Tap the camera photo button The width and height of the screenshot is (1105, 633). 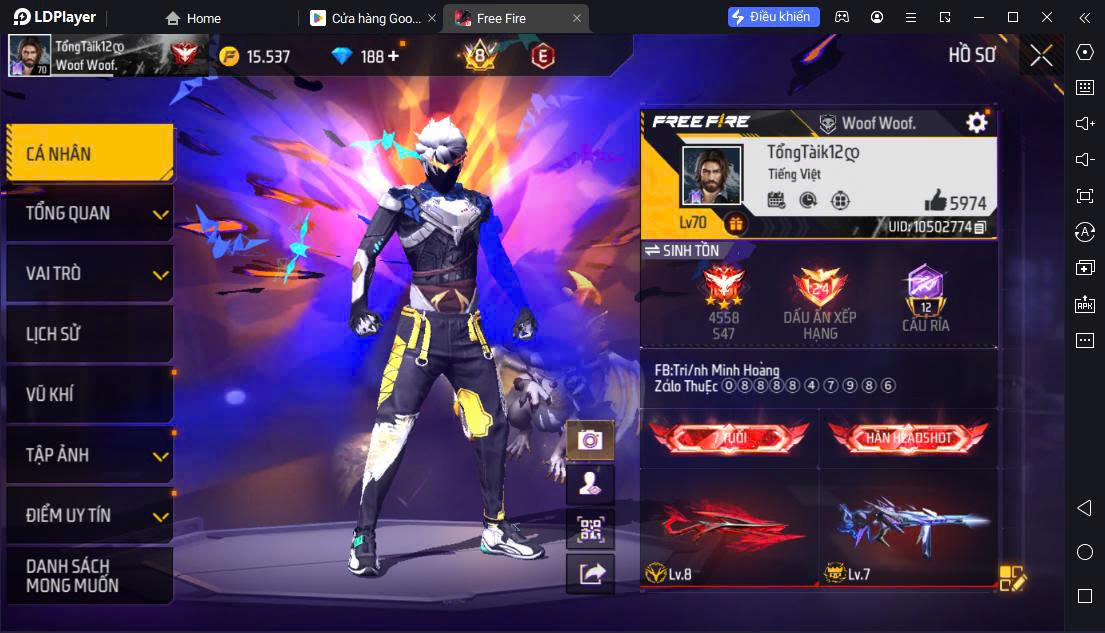[x=590, y=440]
